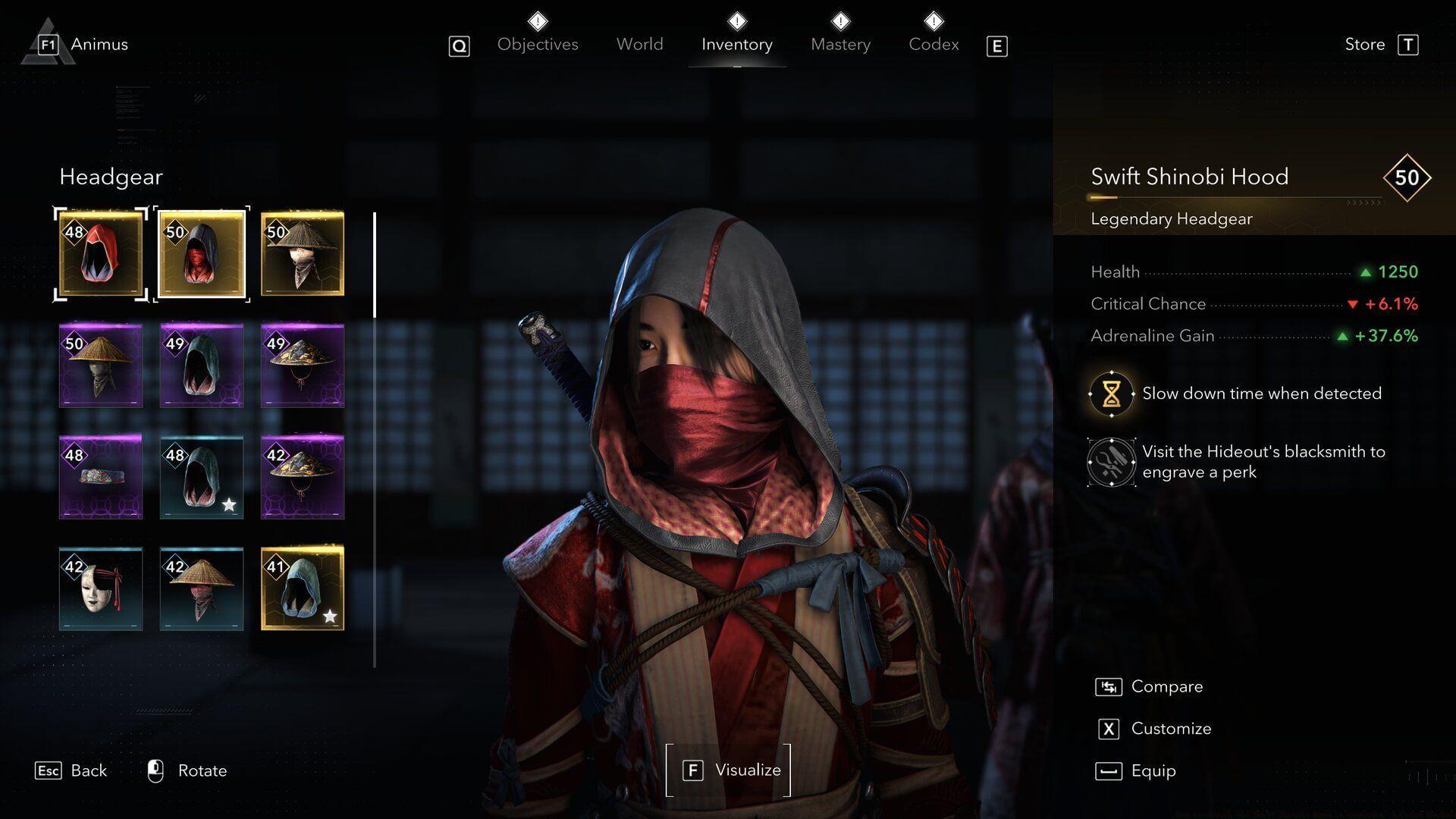1456x819 pixels.
Task: Select the Customize X-key icon
Action: (x=1108, y=728)
